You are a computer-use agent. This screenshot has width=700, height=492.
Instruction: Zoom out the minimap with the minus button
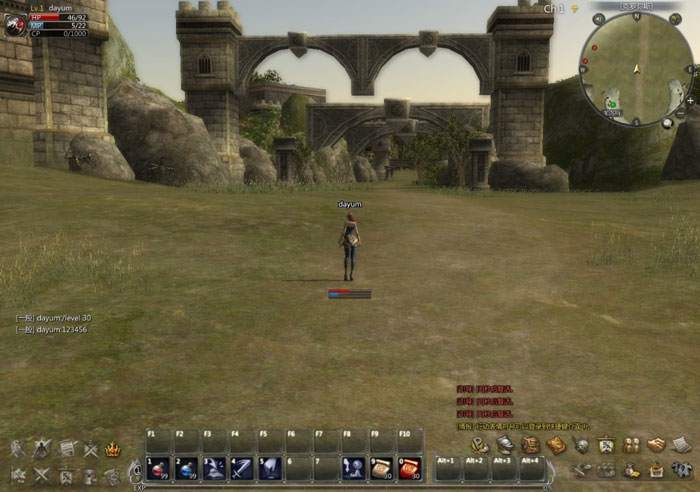681,114
